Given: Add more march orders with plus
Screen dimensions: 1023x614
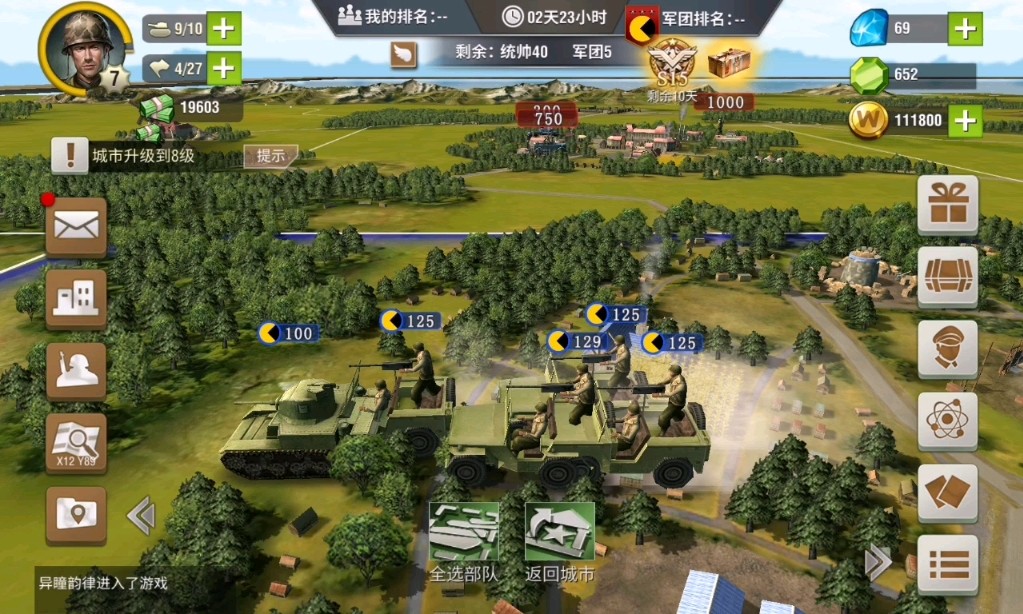Looking at the screenshot, I should pos(224,68).
